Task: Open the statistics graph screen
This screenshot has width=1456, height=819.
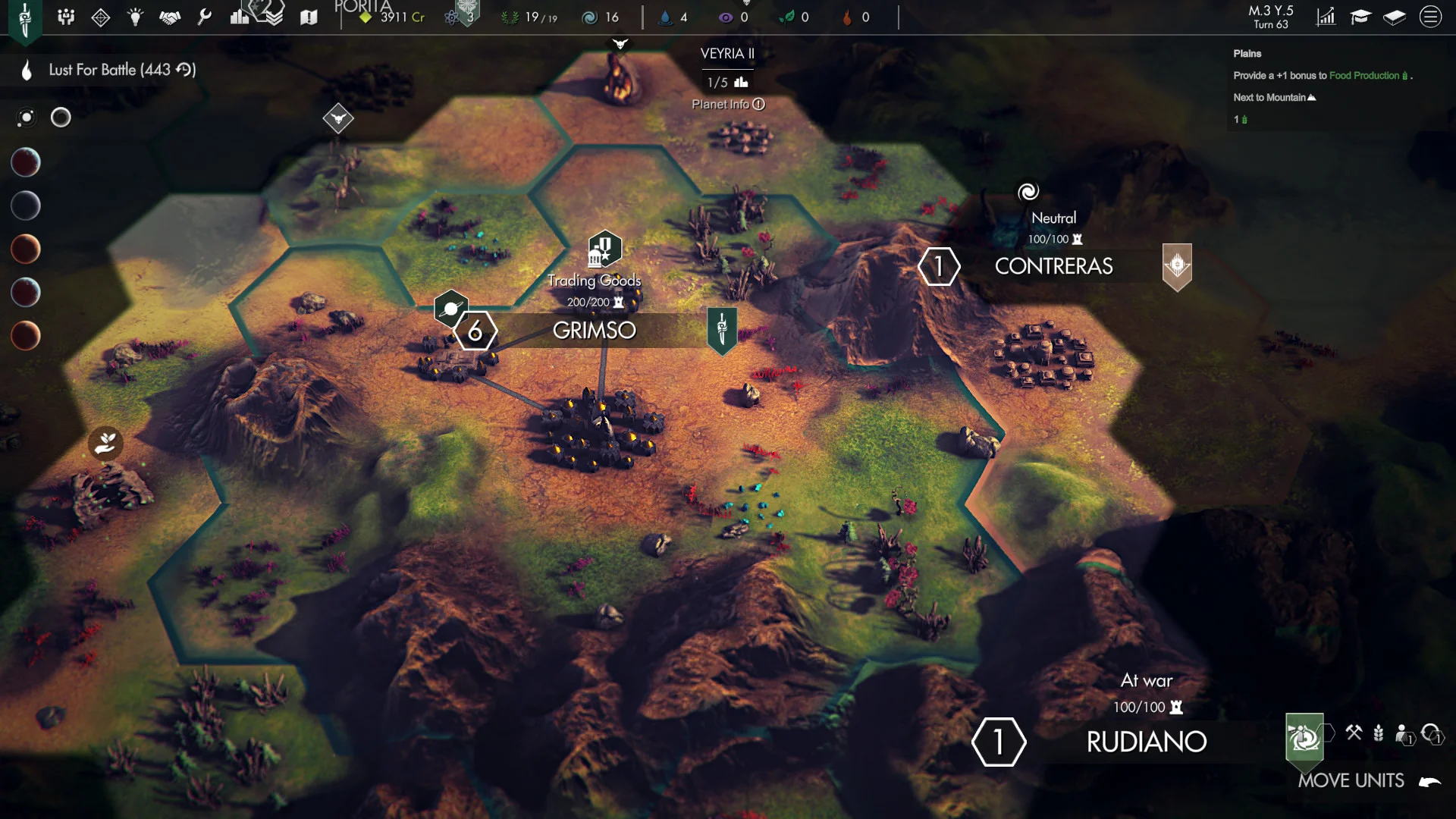Action: click(x=1326, y=17)
